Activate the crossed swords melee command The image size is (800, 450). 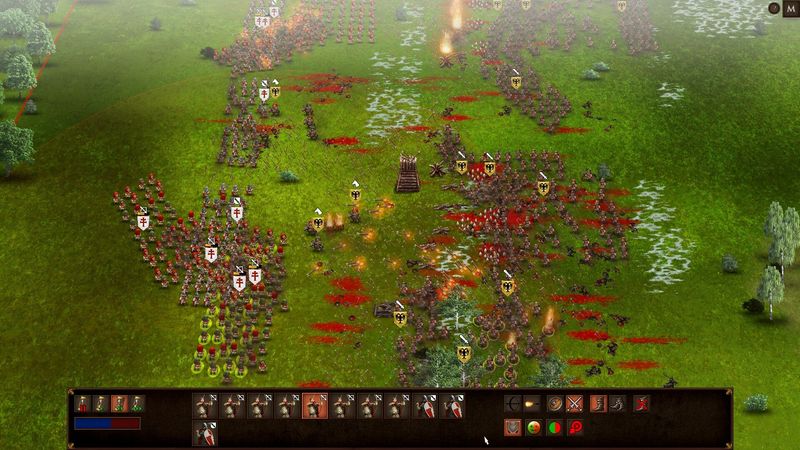[x=575, y=404]
